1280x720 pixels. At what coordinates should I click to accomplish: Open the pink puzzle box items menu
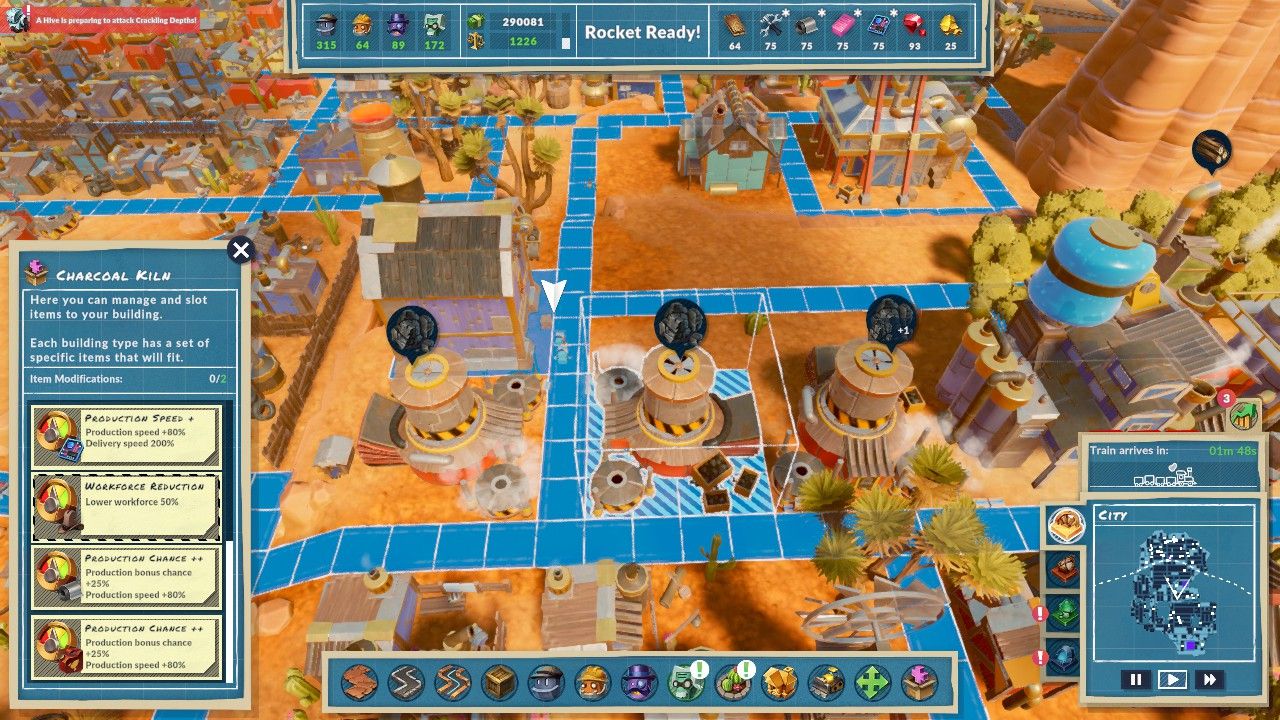(x=918, y=684)
